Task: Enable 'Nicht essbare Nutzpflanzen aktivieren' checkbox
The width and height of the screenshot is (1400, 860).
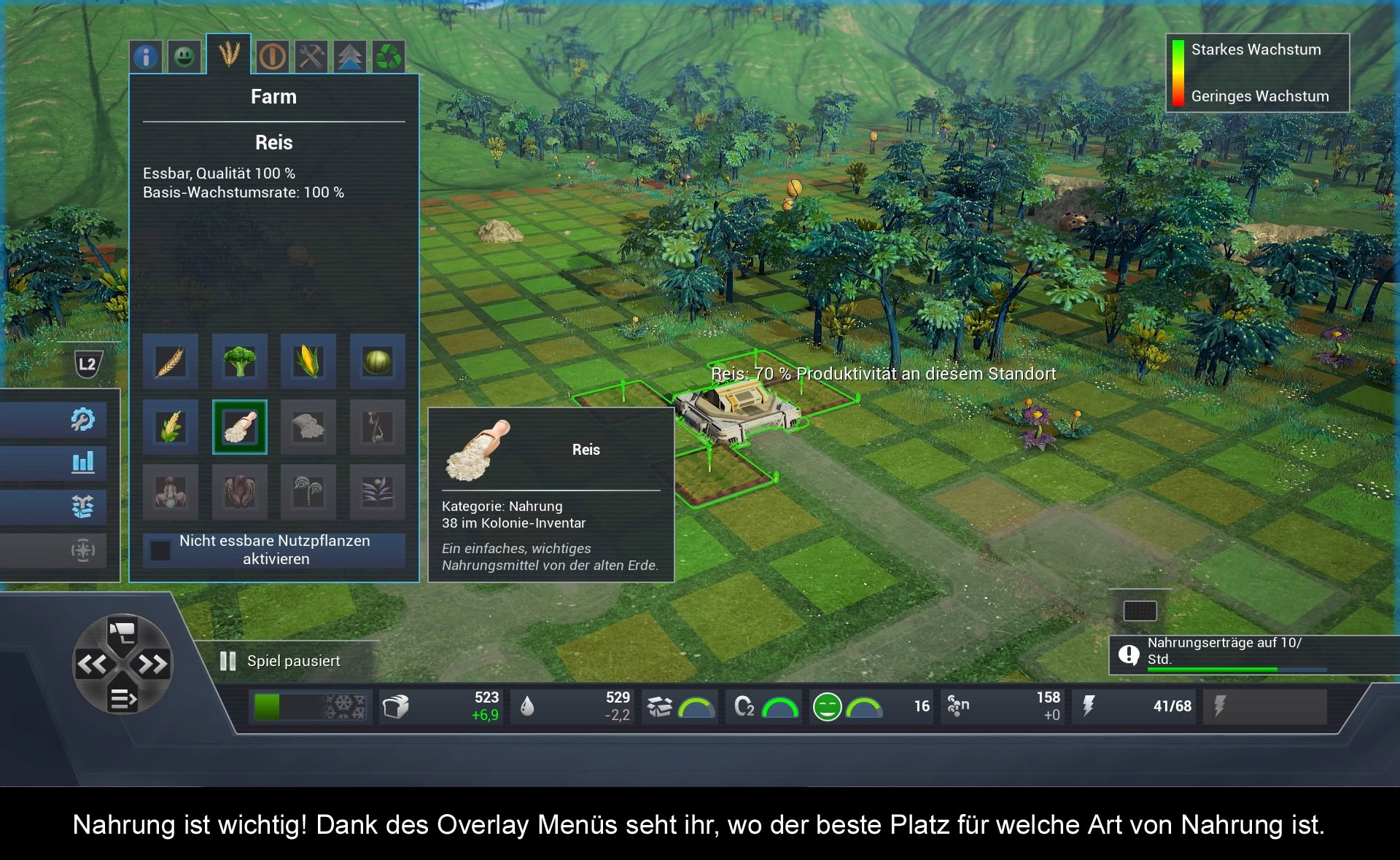Action: [x=160, y=550]
